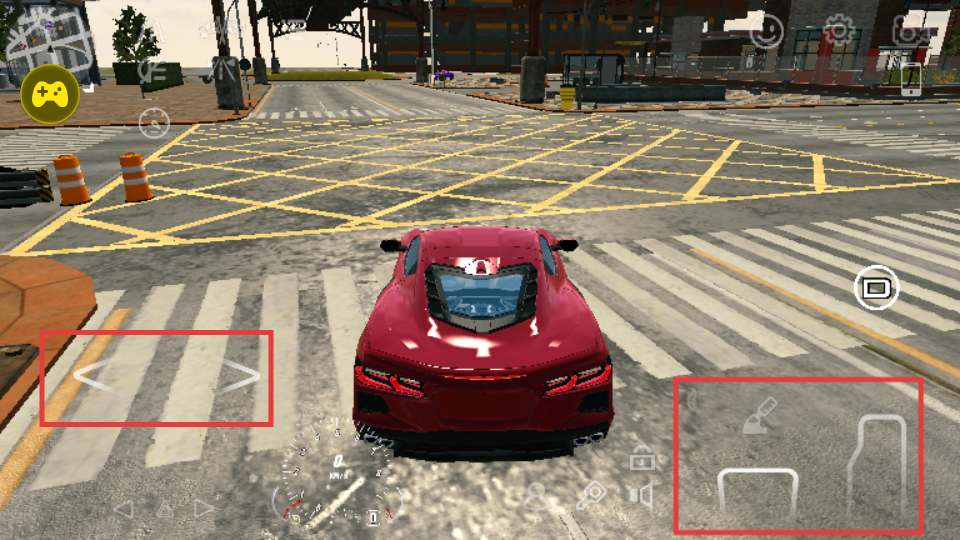
Task: Steer right with the right arrow
Action: coord(241,376)
